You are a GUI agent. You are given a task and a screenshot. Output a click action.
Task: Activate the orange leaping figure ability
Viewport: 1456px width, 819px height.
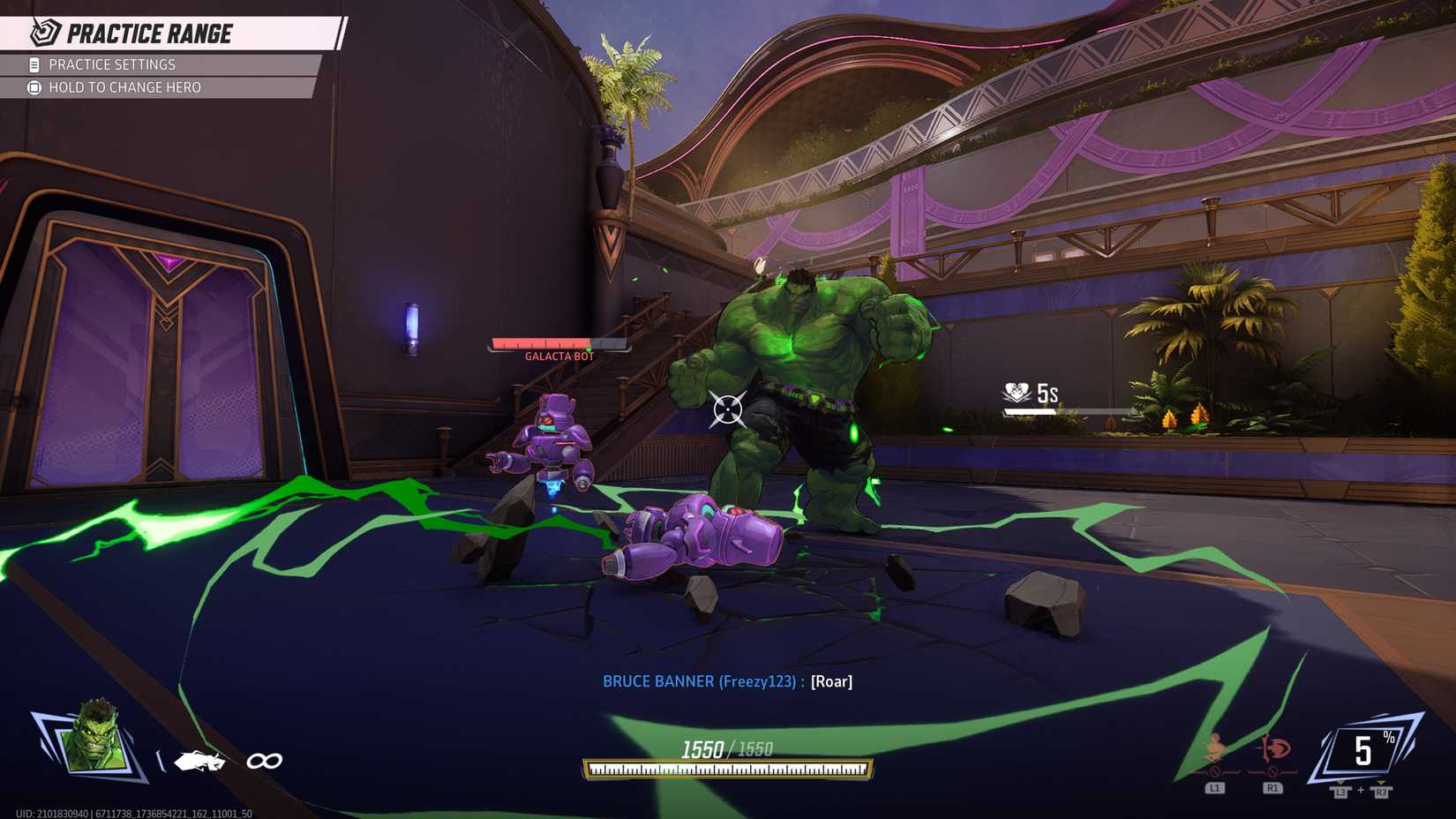pyautogui.click(x=1215, y=749)
